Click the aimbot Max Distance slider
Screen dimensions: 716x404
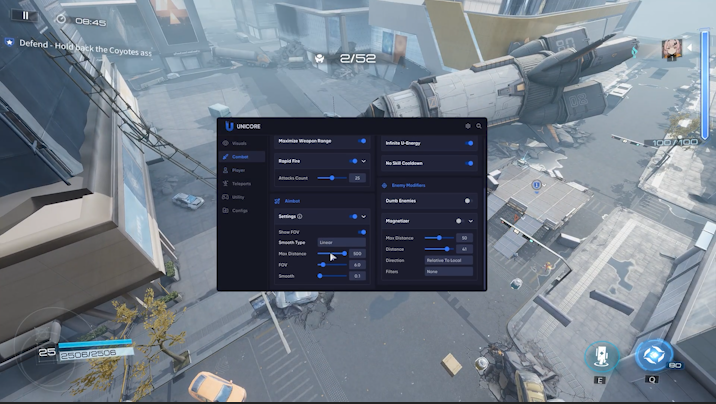point(332,254)
